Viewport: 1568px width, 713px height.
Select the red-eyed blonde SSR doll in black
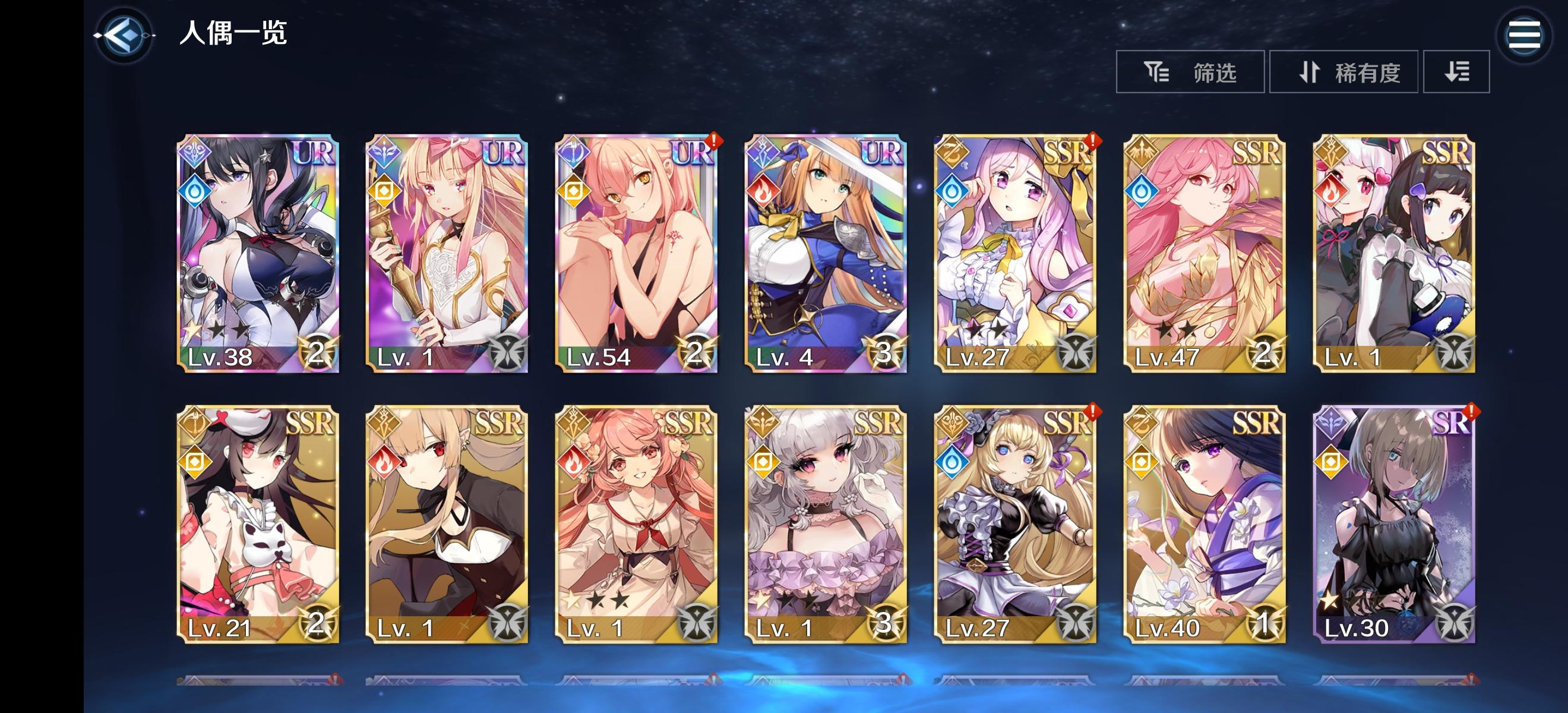[x=447, y=523]
